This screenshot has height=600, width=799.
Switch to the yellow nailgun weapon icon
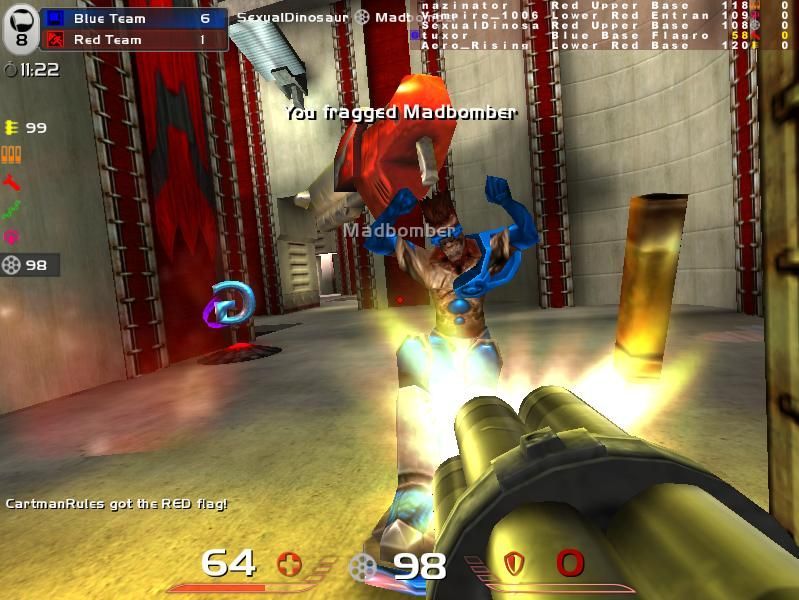pos(12,127)
